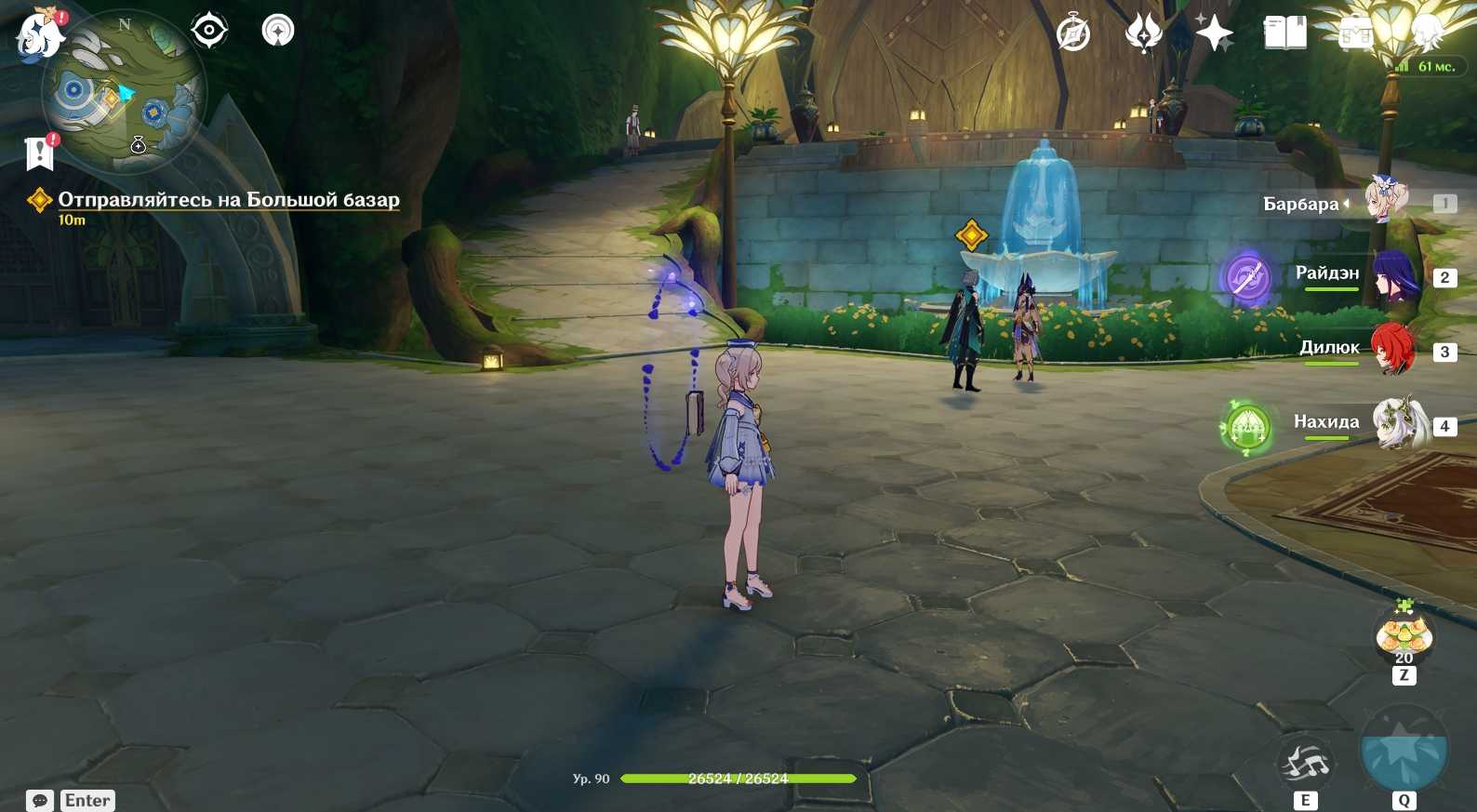Open the Battle Pass icon
Viewport: 1477px width, 812px height.
coord(1355,34)
